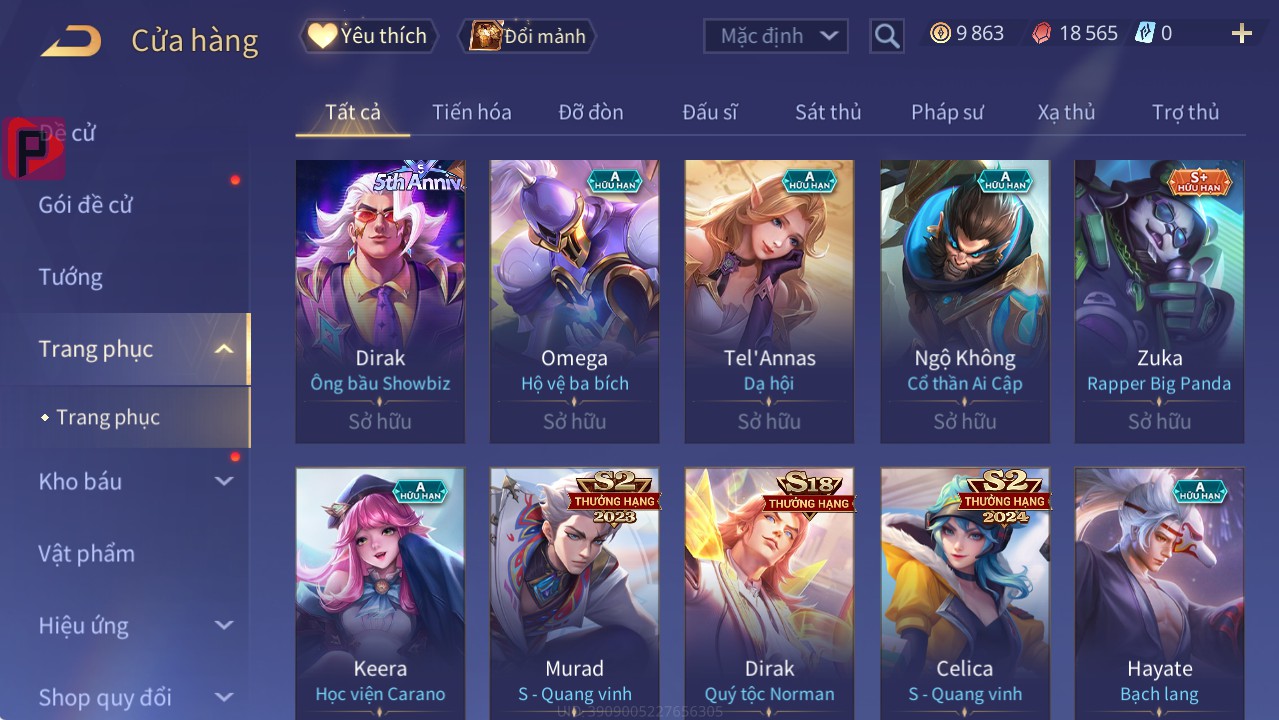View the Trợ thủ tab
Screen dimensions: 1279x720
pos(1185,112)
